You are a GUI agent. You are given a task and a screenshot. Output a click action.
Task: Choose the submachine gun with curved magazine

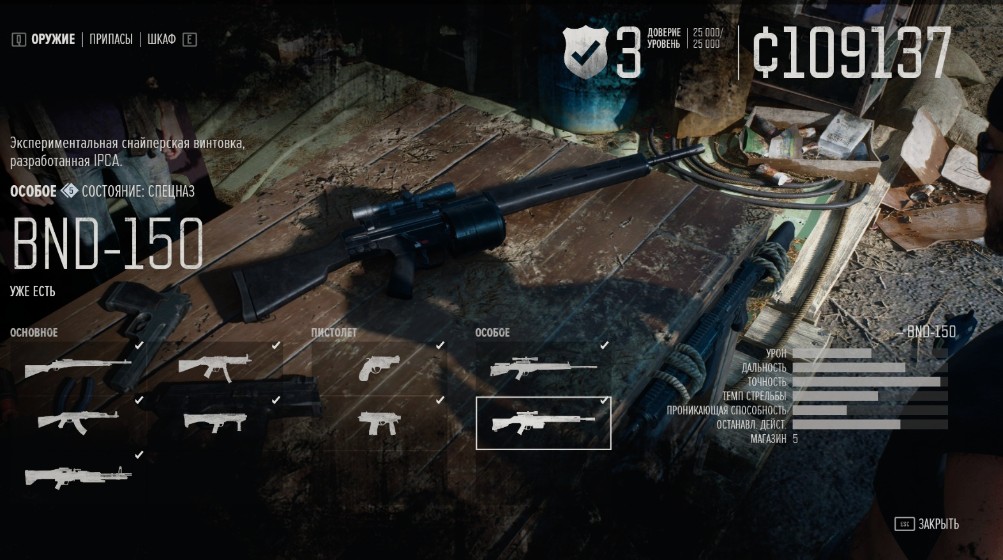click(x=215, y=367)
